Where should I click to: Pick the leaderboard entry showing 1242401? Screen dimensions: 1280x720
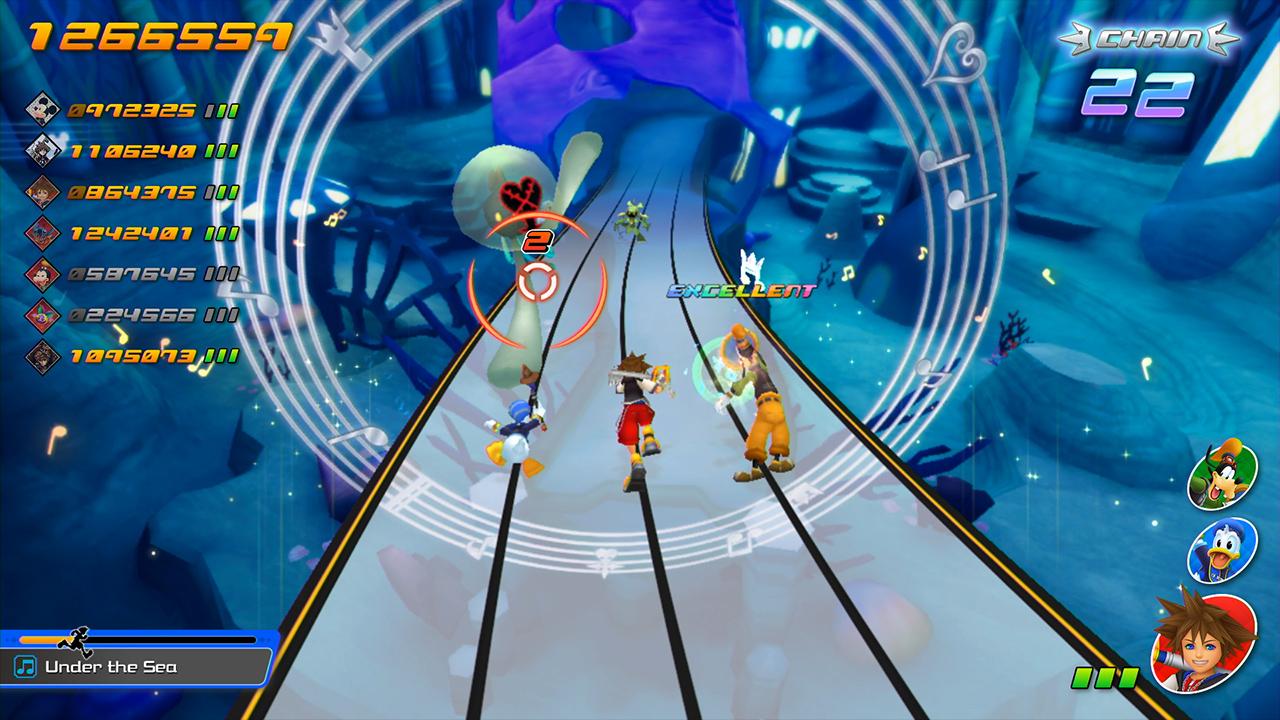pos(130,233)
